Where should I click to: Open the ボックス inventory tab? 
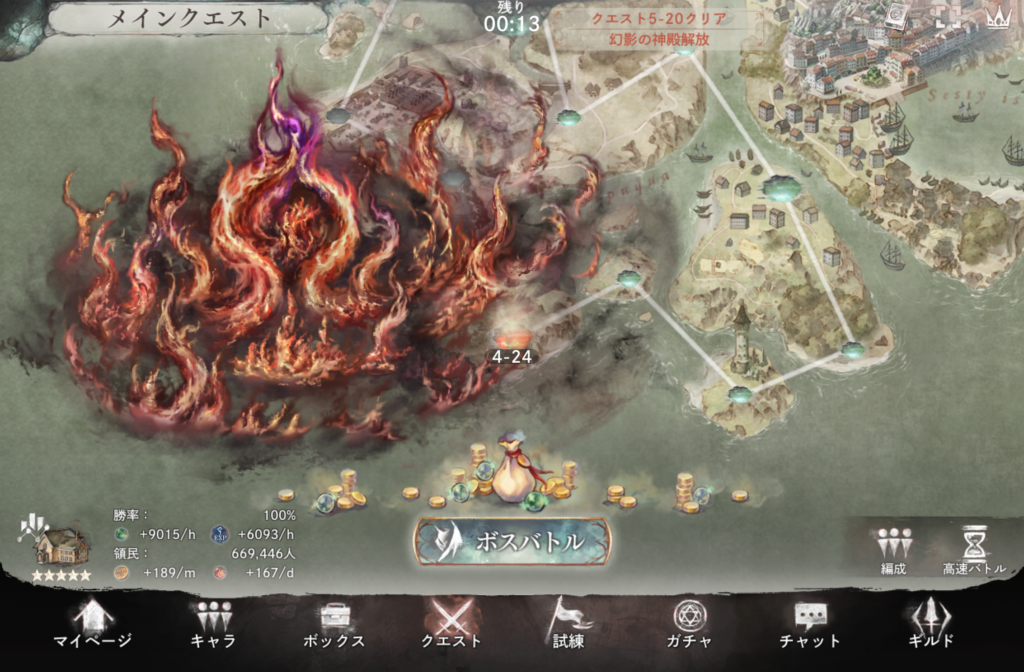pyautogui.click(x=333, y=624)
